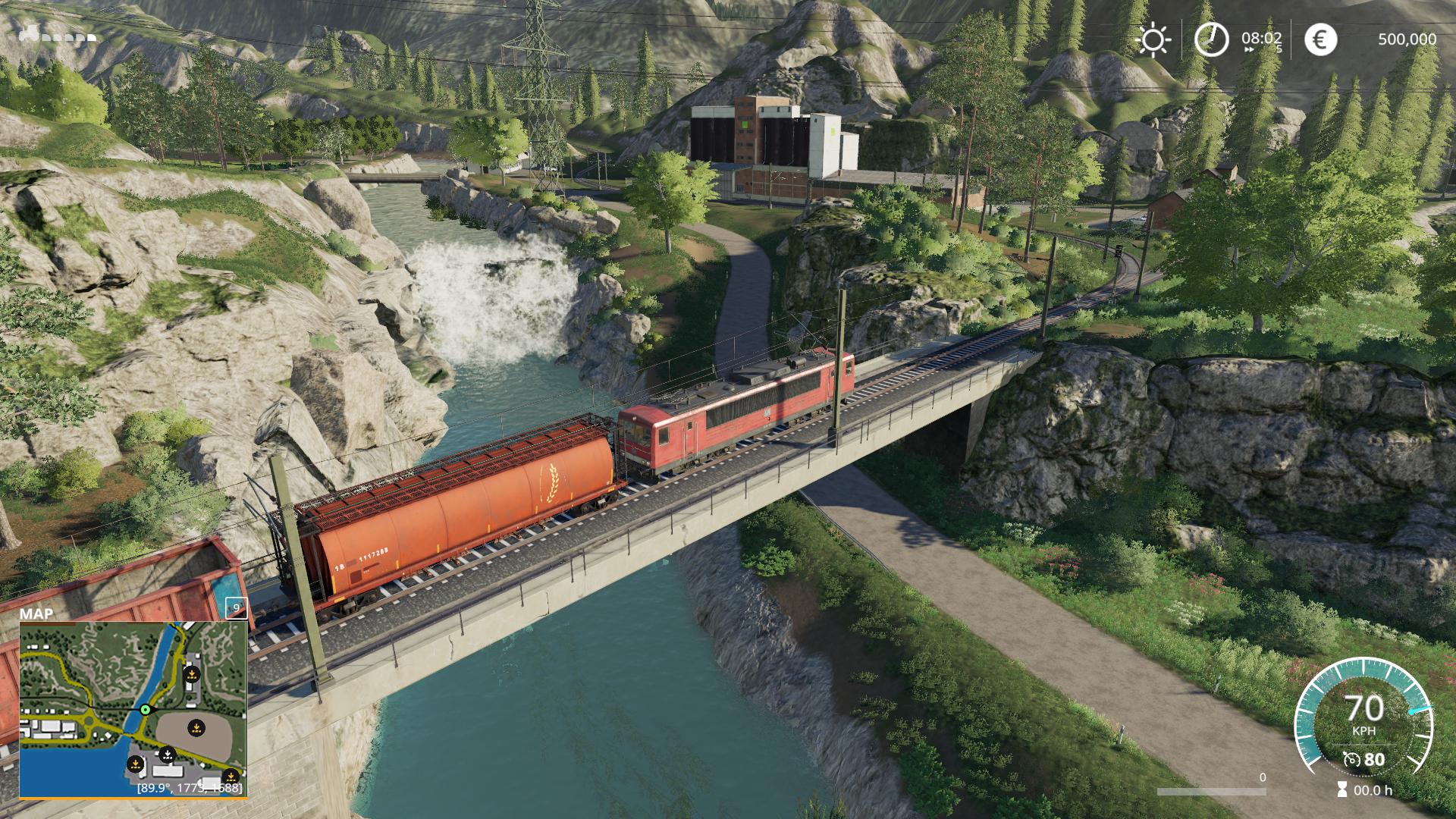1456x819 pixels.
Task: Select the clock icon beside the time
Action: point(1211,39)
